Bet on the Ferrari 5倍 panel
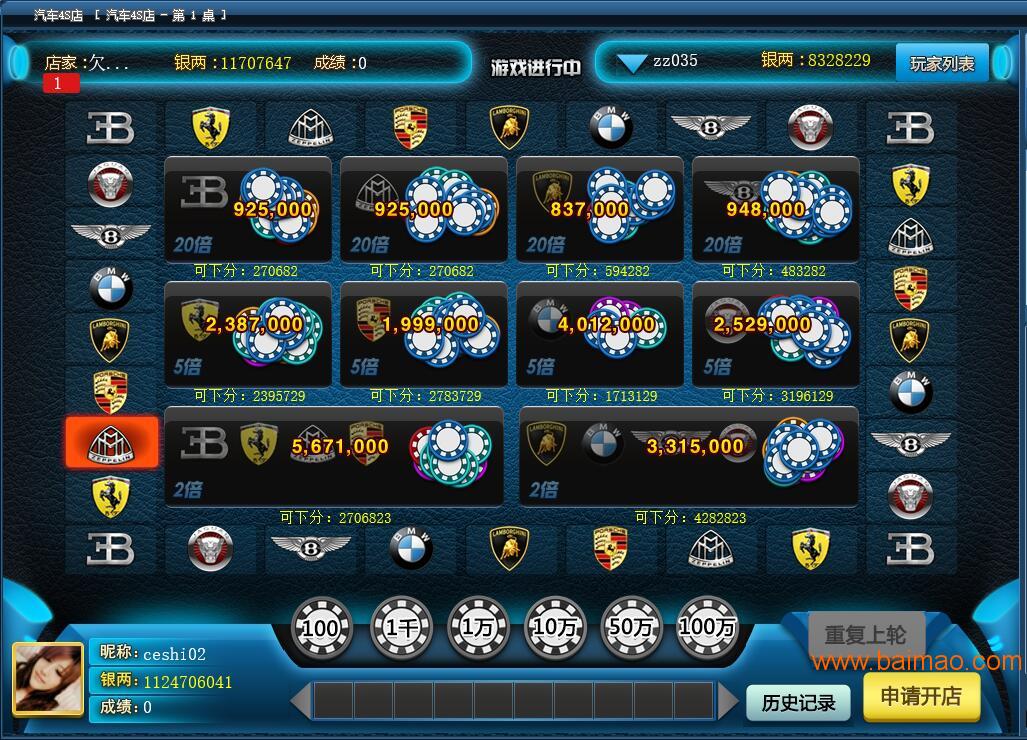The image size is (1027, 740). click(x=248, y=334)
